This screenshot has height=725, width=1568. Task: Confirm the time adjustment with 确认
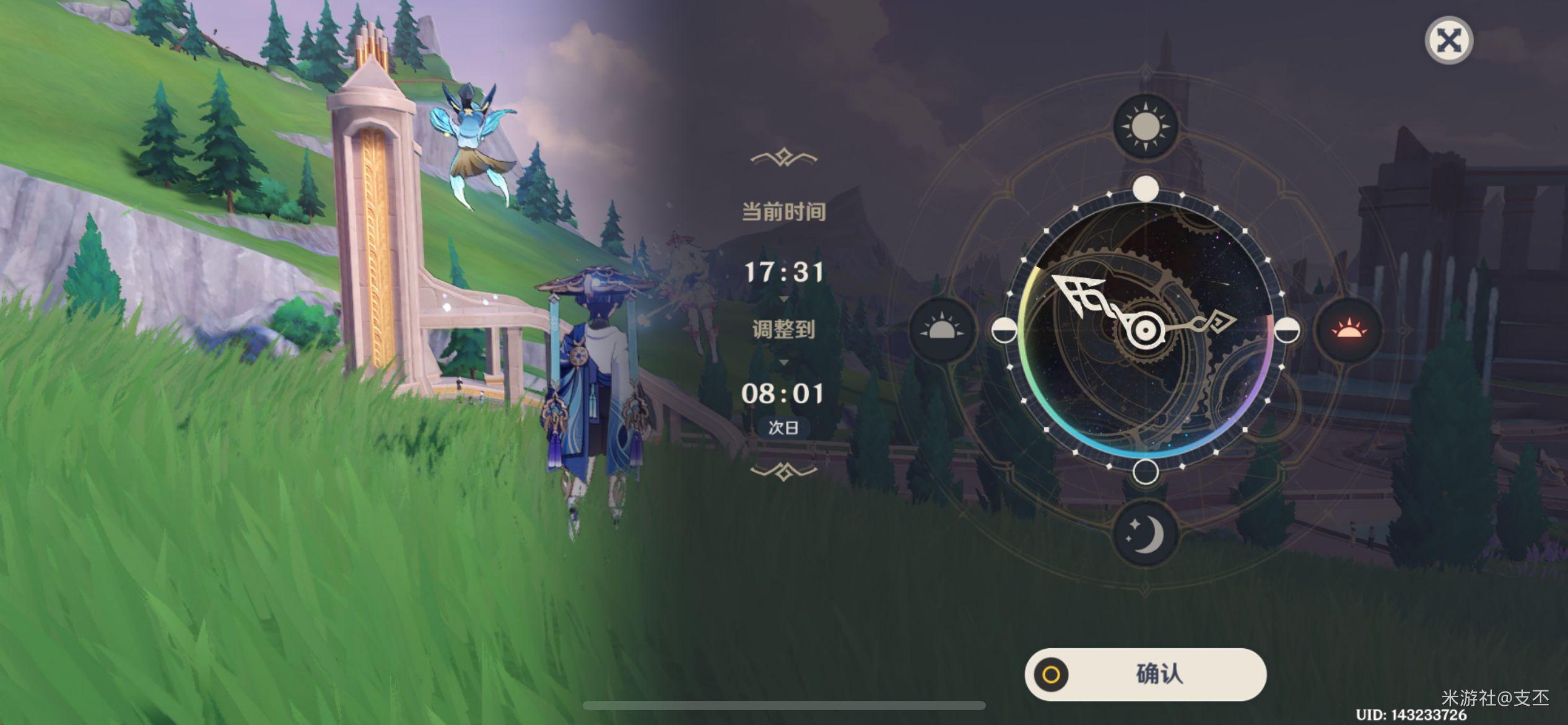pos(1145,674)
